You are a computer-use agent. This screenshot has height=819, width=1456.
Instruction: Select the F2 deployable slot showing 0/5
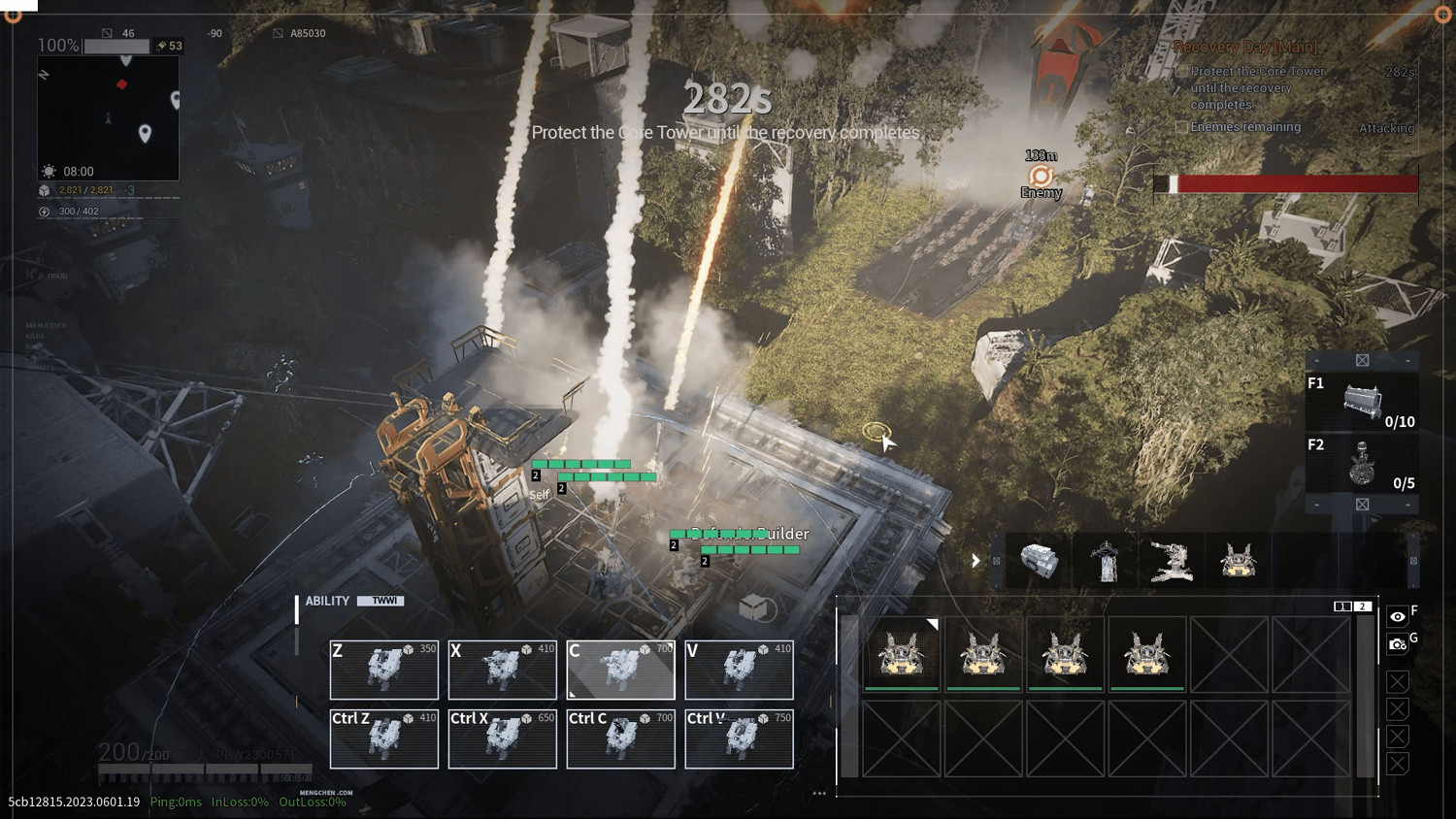(x=1362, y=463)
